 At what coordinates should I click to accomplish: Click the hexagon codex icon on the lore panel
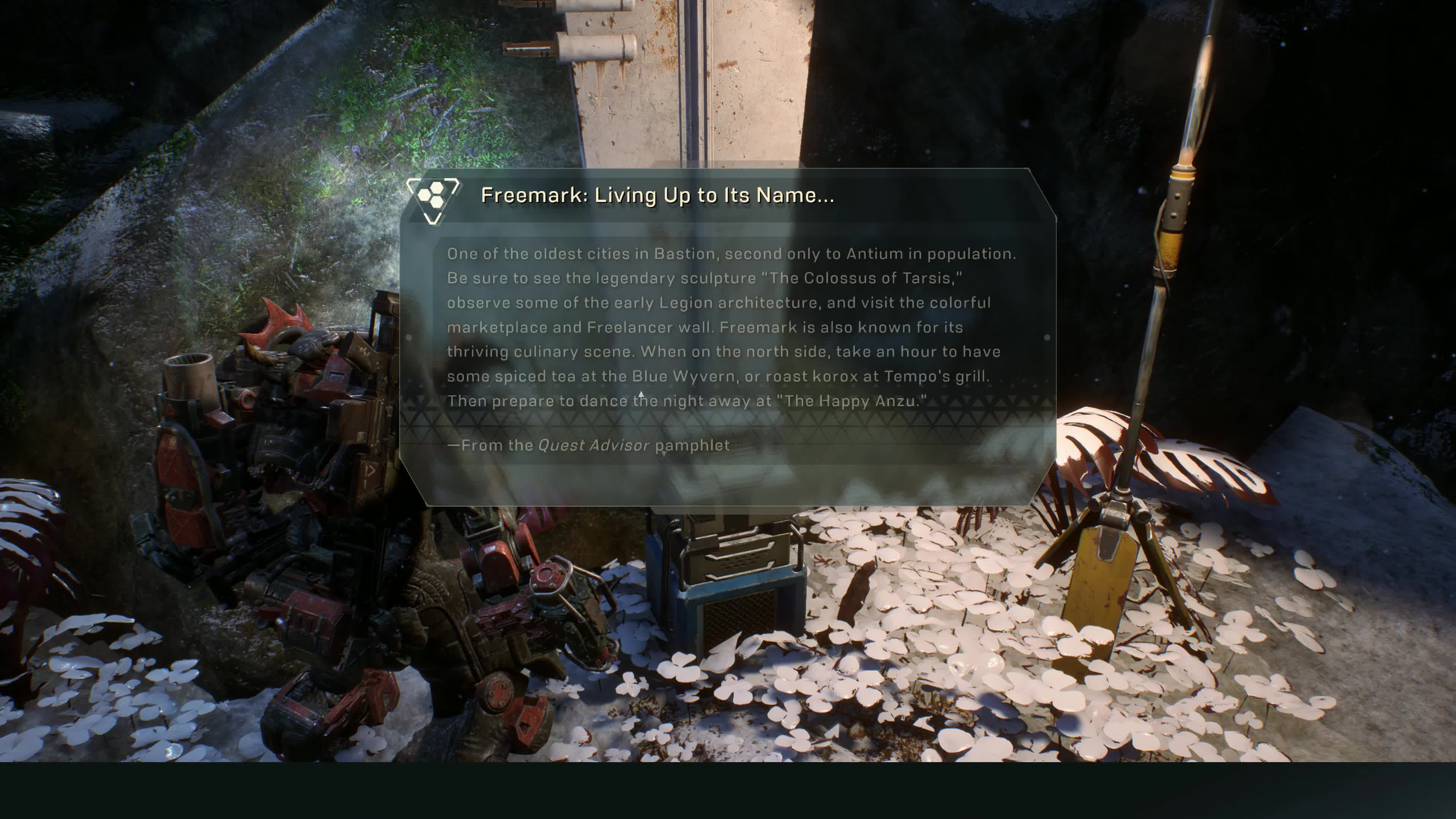pos(433,199)
